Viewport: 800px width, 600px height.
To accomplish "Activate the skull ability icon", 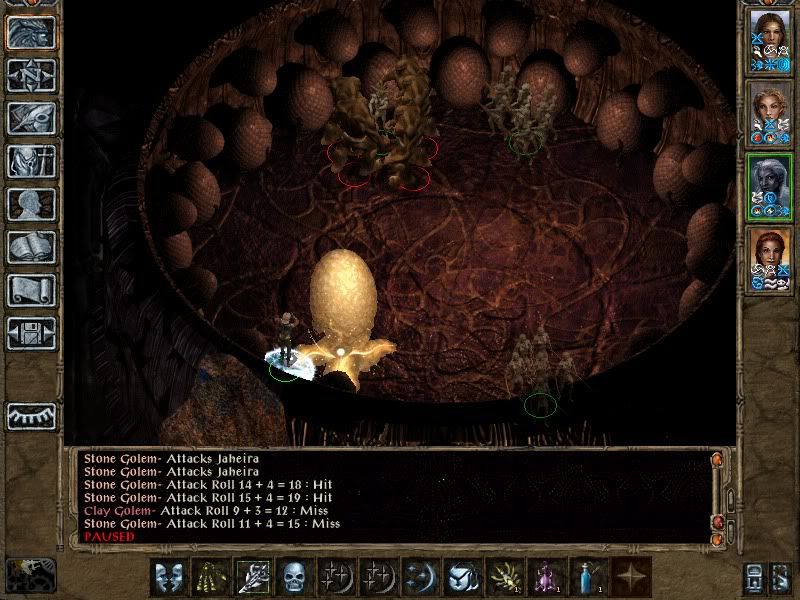I will [x=295, y=577].
